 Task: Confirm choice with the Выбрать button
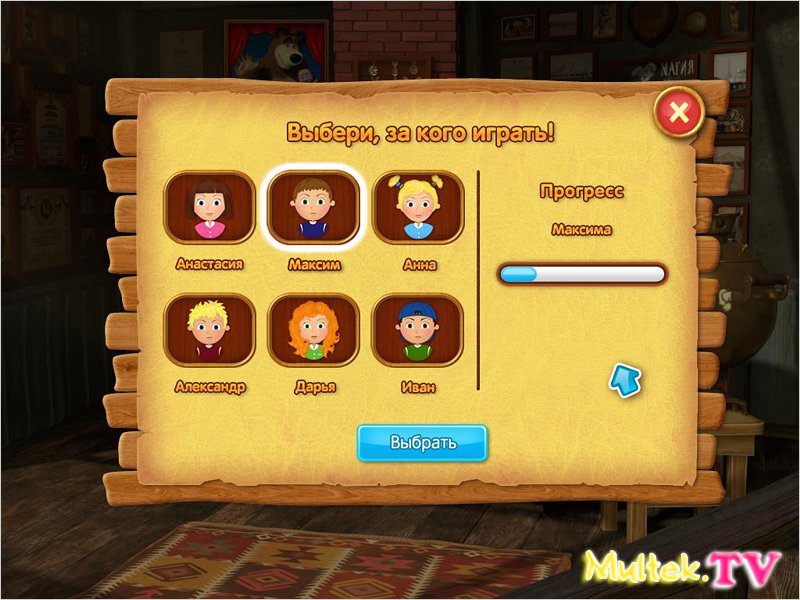click(422, 443)
